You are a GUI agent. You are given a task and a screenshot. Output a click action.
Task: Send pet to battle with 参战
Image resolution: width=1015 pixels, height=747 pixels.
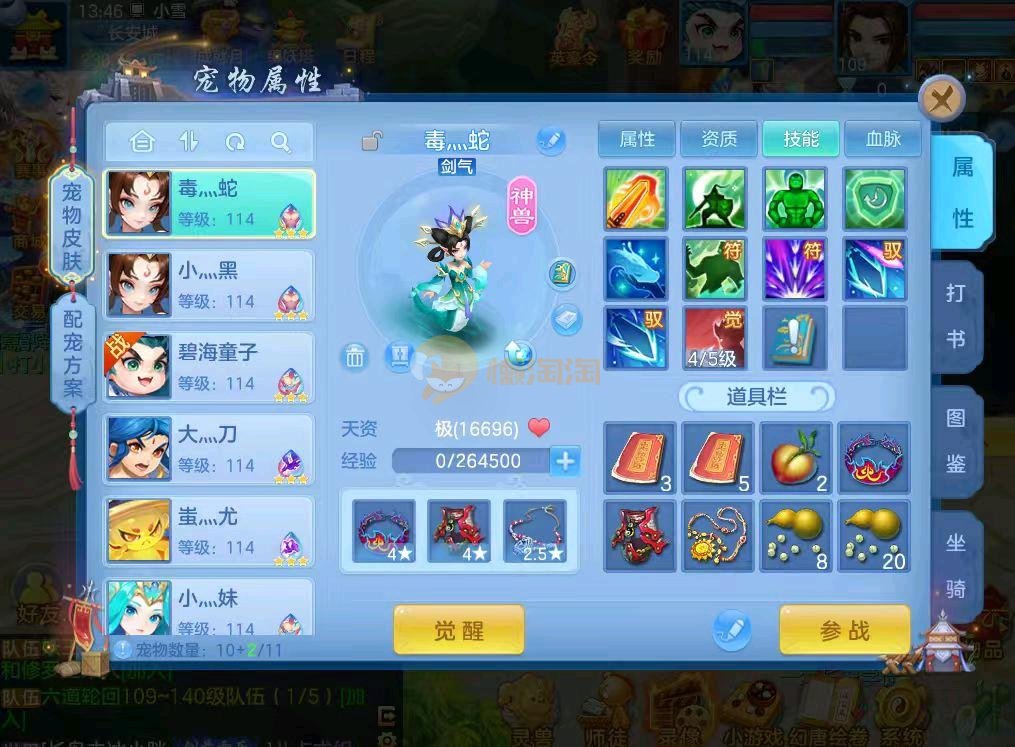pyautogui.click(x=844, y=630)
